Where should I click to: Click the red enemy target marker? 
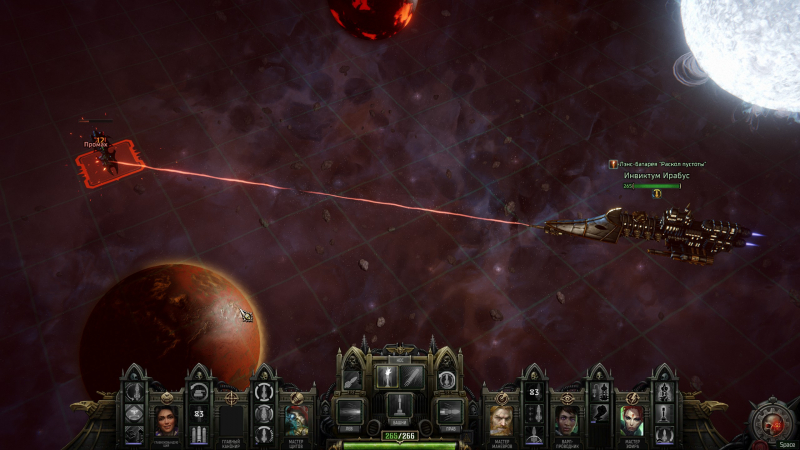point(111,158)
